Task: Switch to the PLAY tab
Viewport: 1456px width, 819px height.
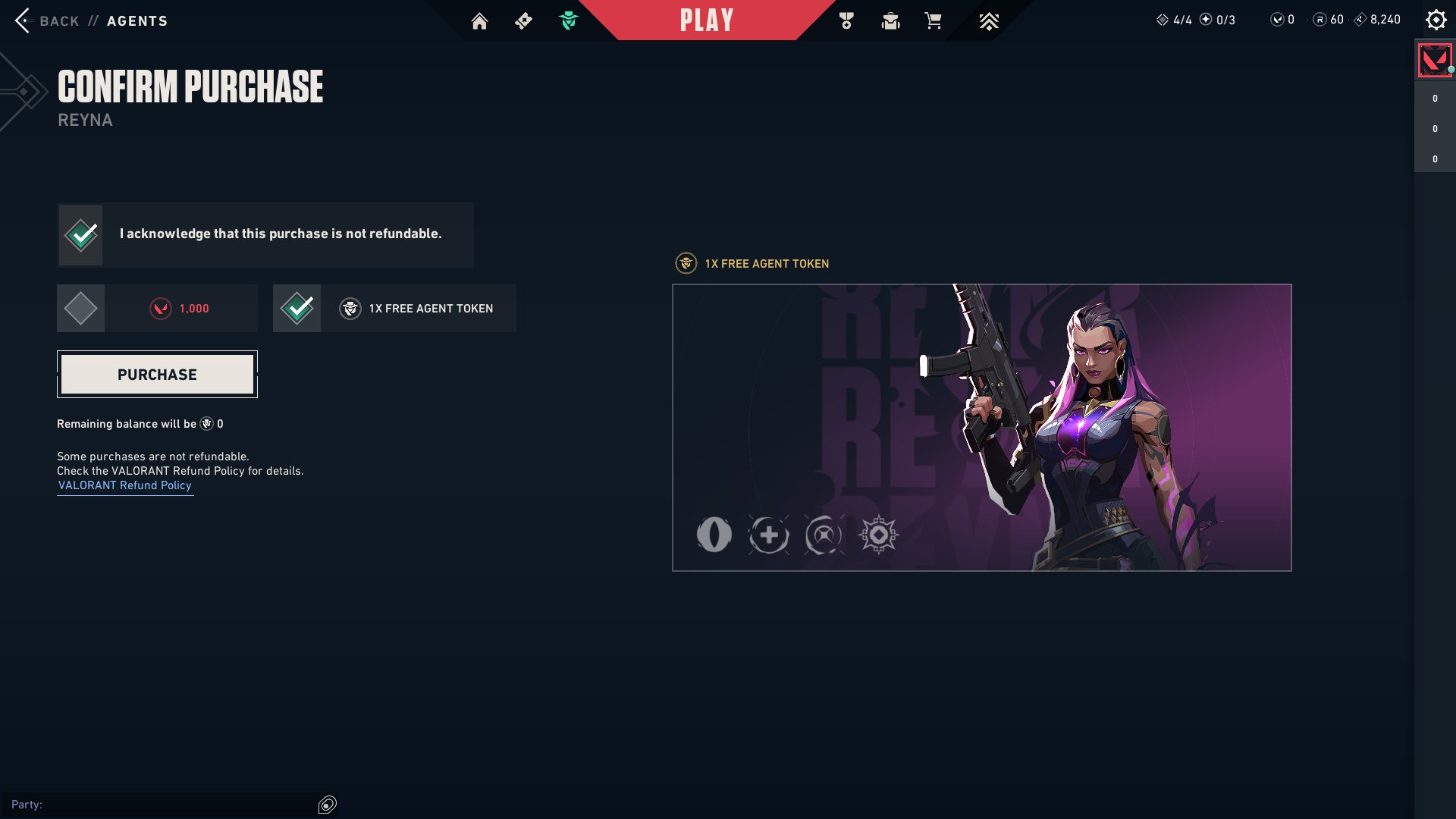Action: tap(706, 20)
